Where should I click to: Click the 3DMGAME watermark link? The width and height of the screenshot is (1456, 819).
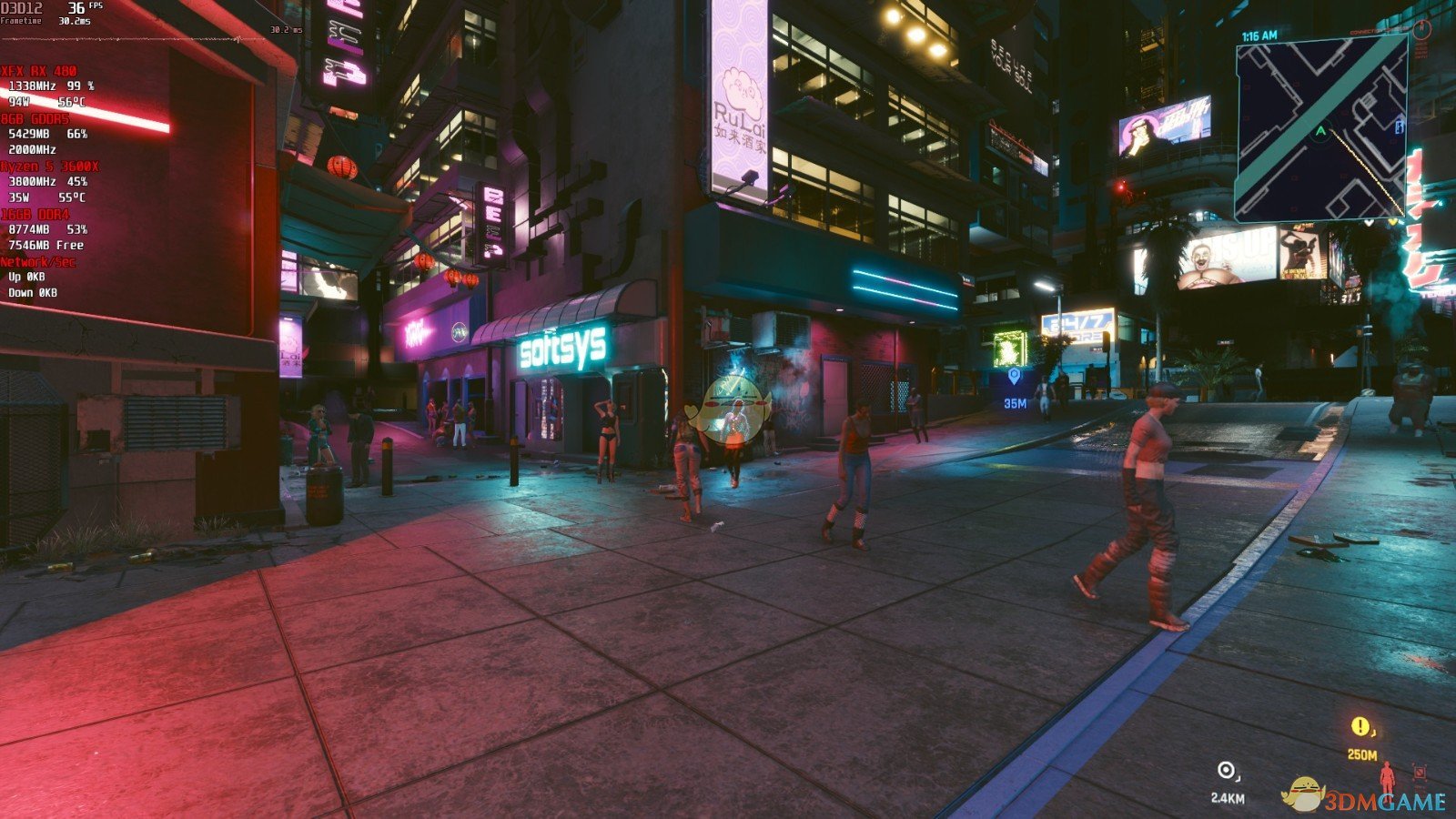1383,802
